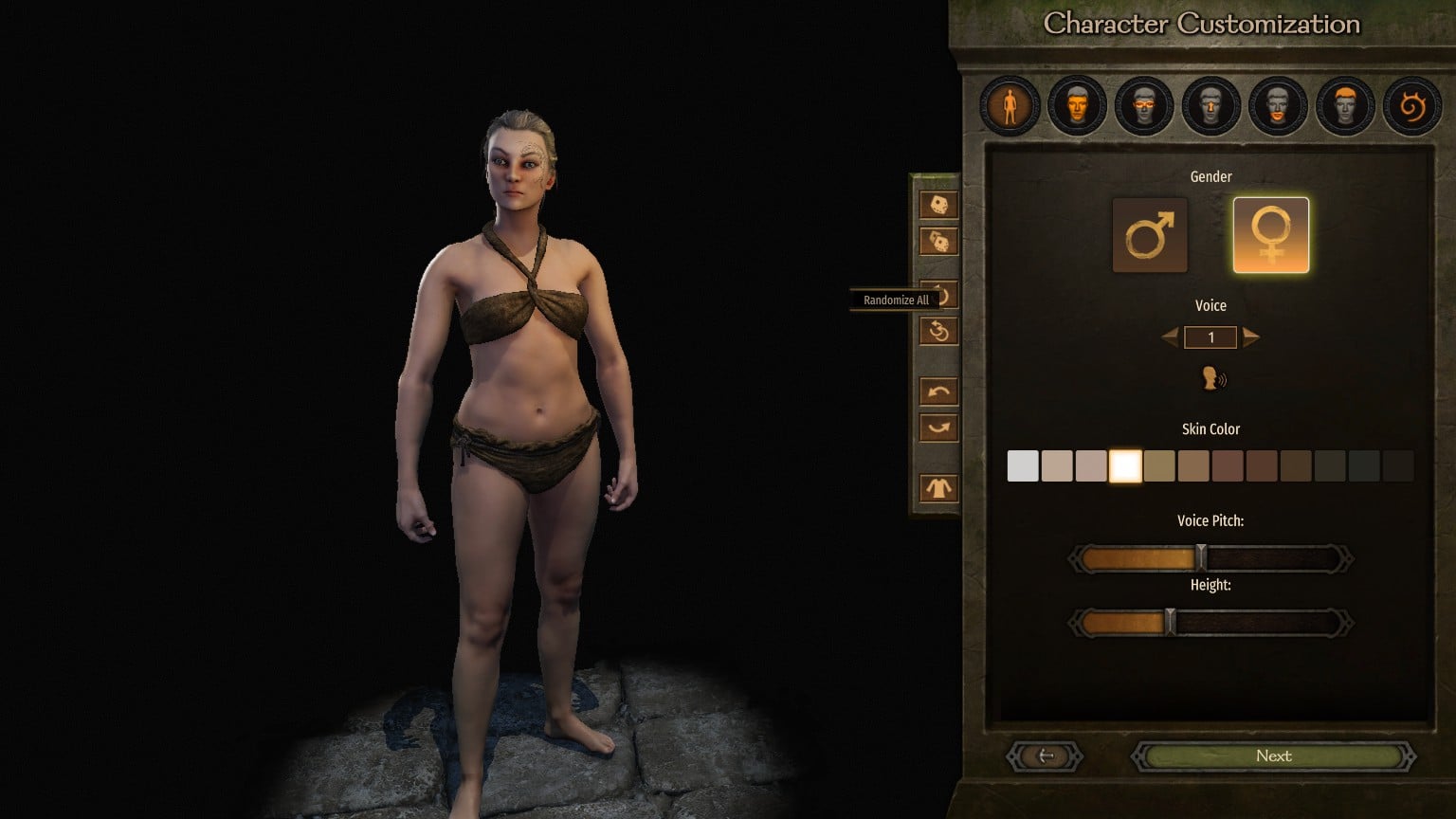This screenshot has width=1456, height=819.
Task: Select the male gender button
Action: point(1150,235)
